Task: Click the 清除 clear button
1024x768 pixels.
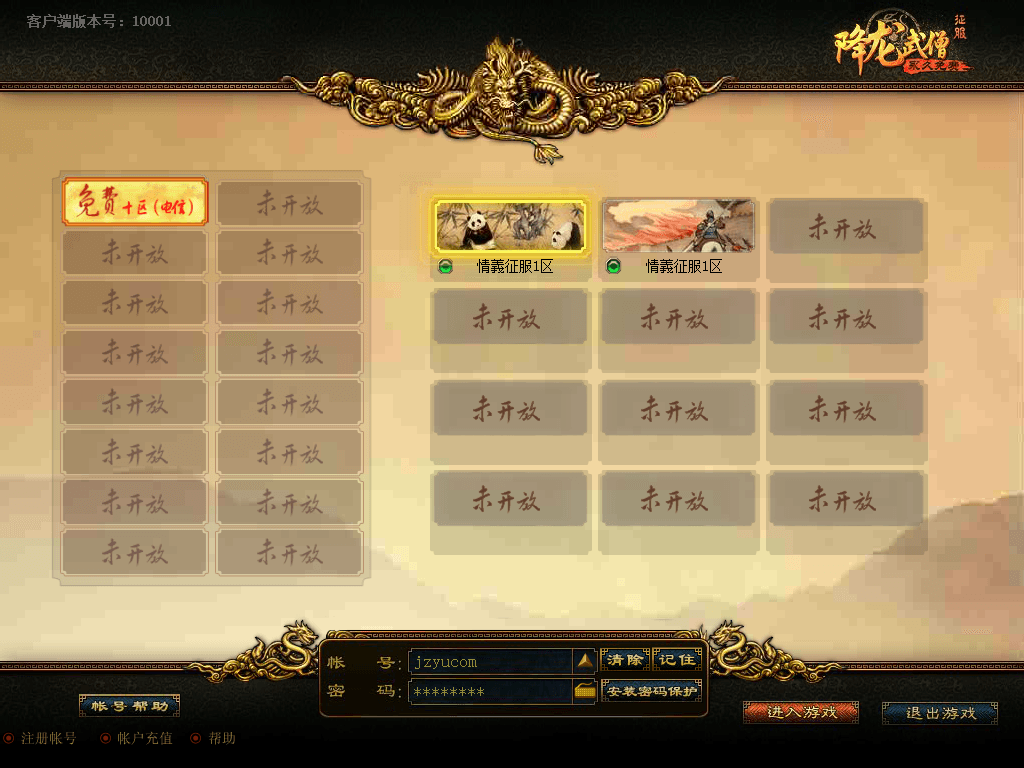Action: click(625, 660)
